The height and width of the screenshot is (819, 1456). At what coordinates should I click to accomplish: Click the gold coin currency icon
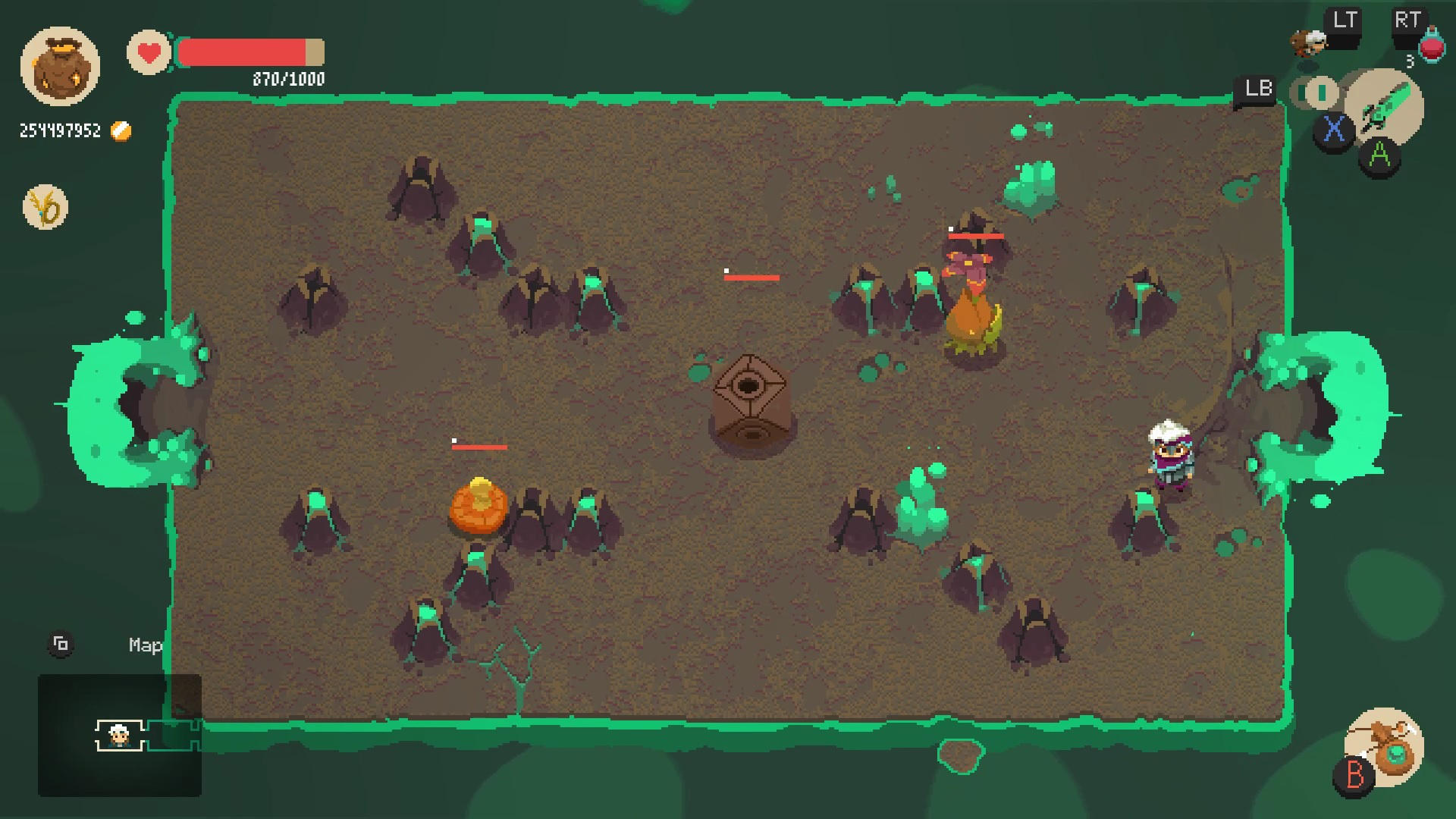pyautogui.click(x=120, y=130)
